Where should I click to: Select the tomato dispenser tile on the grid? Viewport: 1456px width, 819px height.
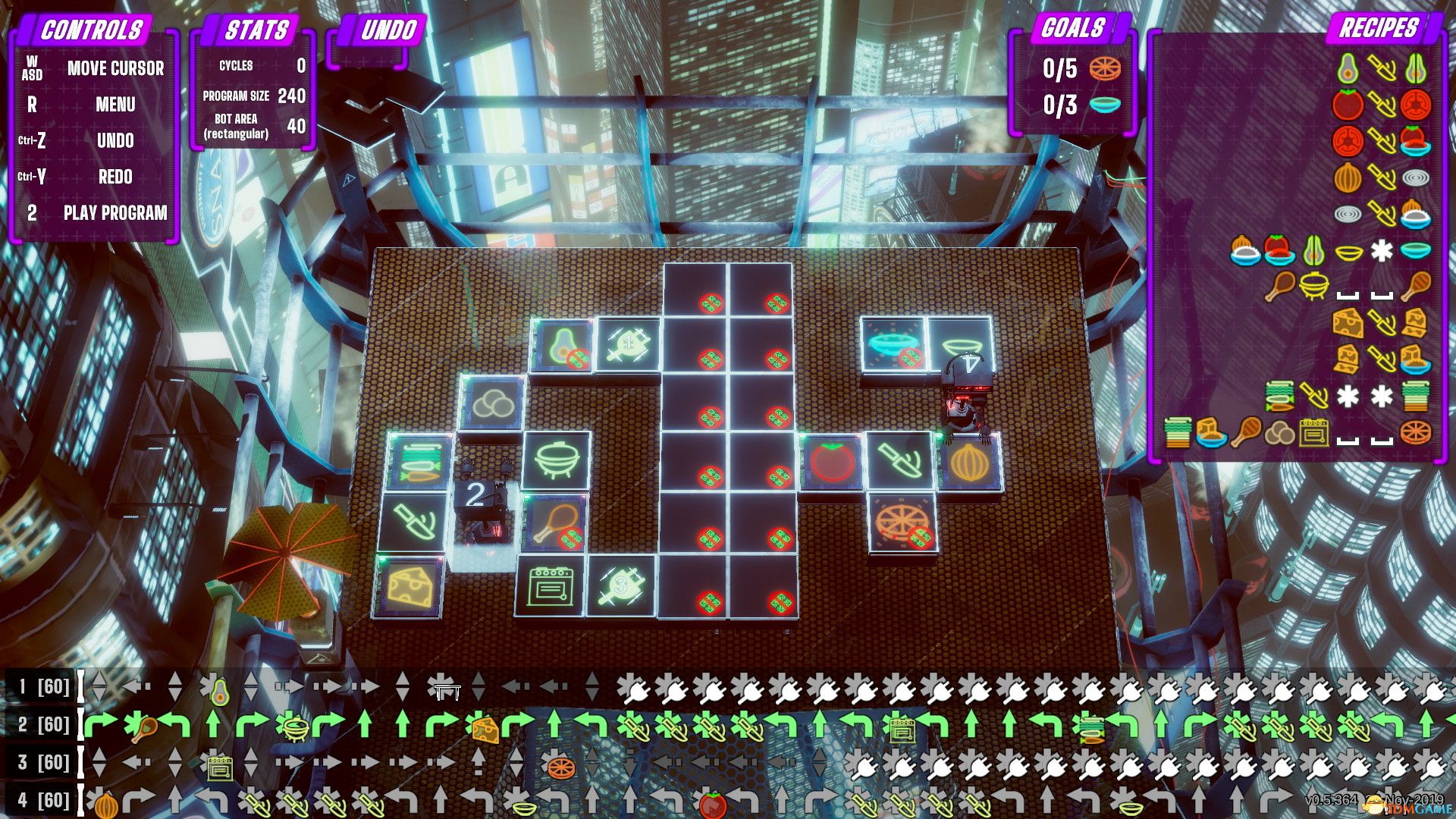[x=831, y=461]
